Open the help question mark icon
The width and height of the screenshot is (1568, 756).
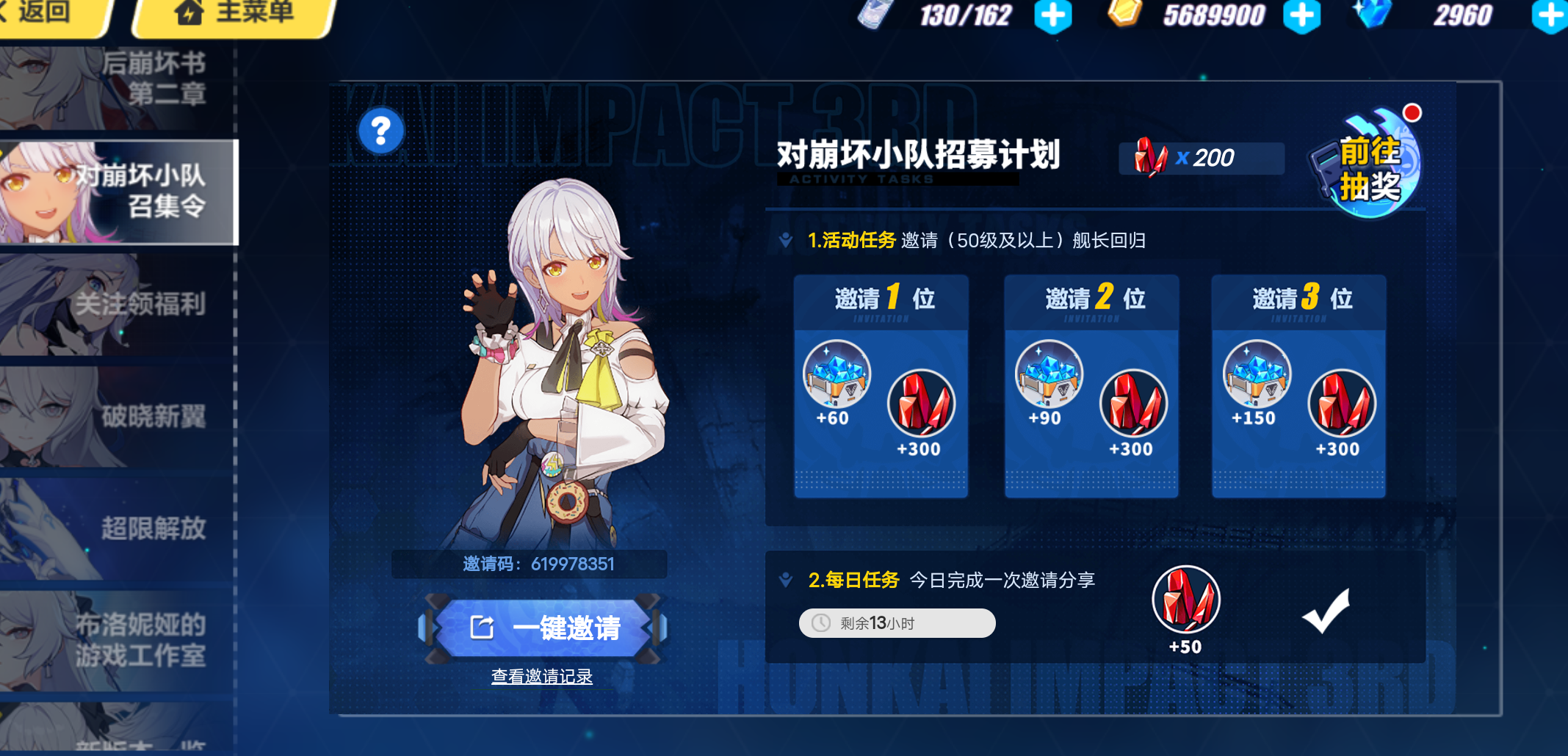(x=380, y=130)
